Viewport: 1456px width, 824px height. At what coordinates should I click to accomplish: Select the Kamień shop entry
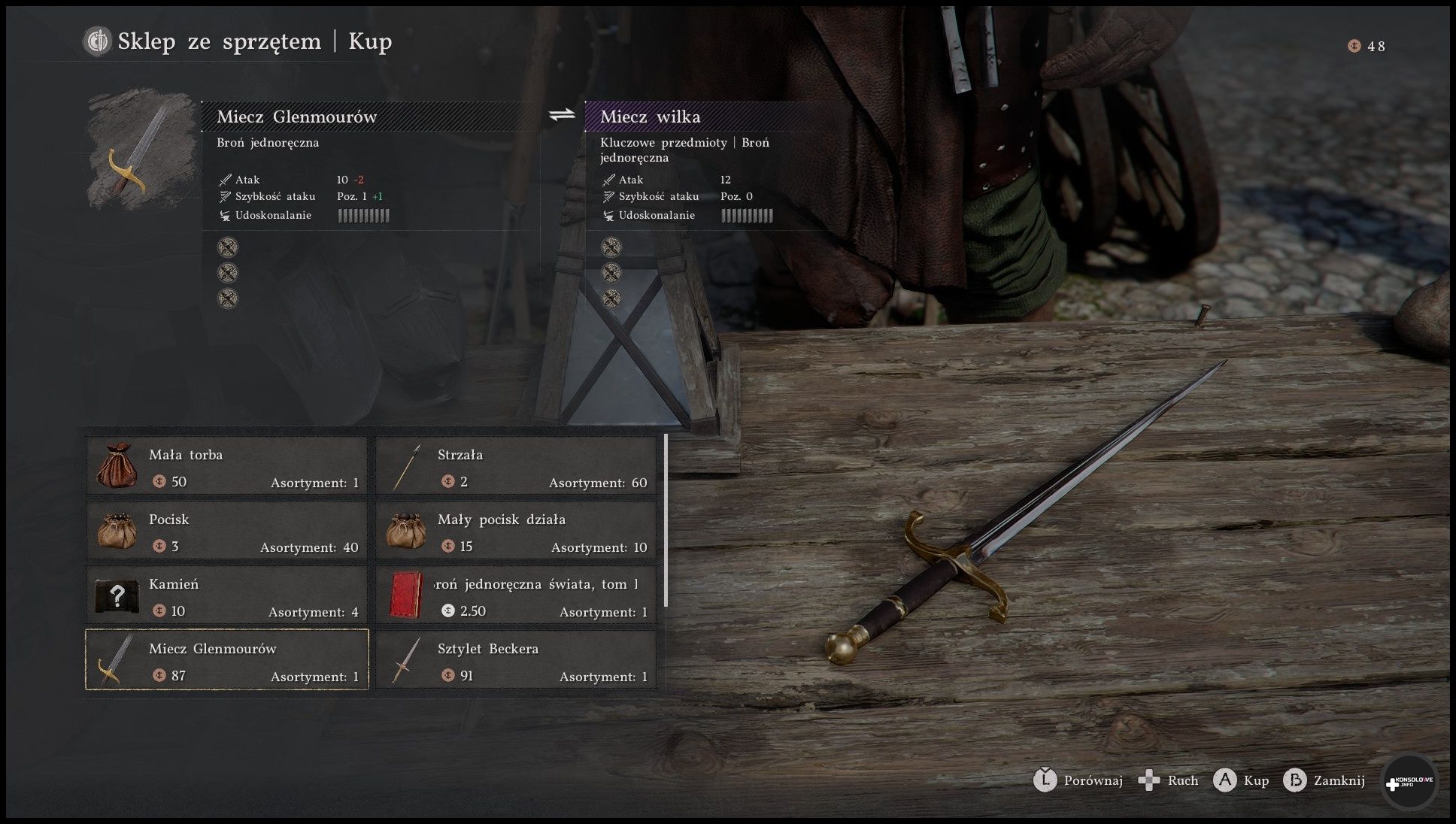pos(226,595)
